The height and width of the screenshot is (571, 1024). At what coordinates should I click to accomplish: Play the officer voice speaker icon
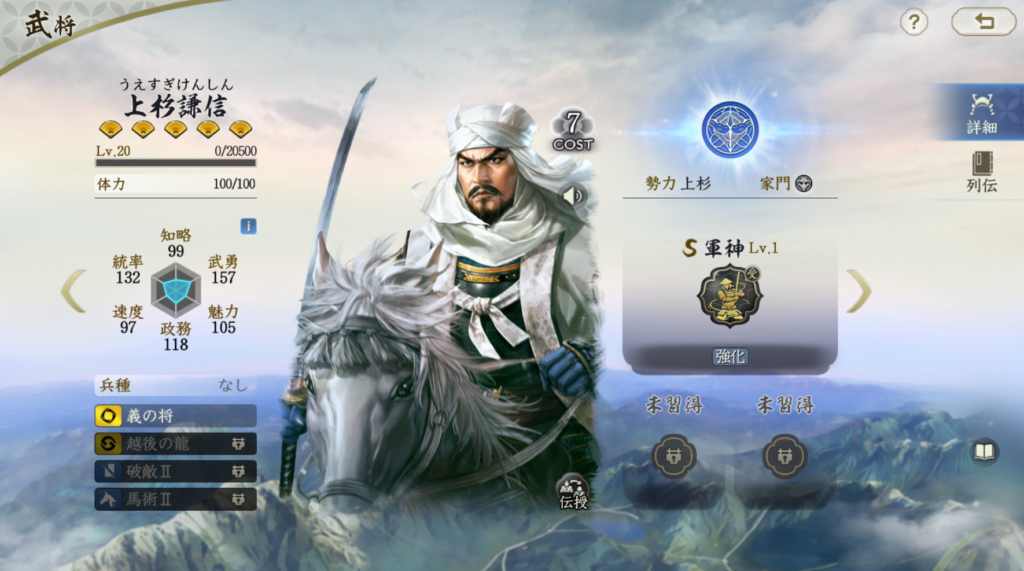coord(573,196)
